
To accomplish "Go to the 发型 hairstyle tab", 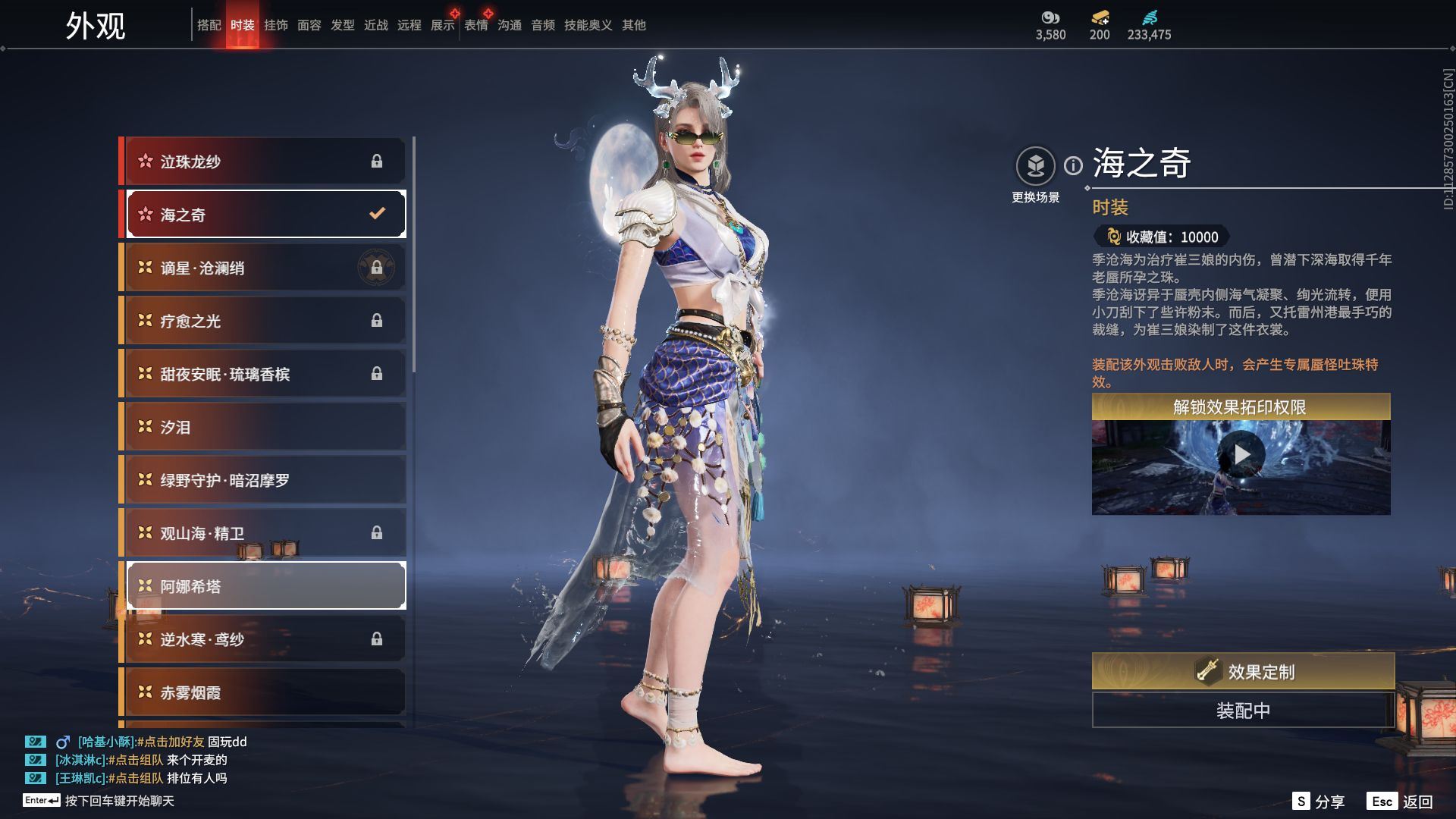I will coord(342,25).
